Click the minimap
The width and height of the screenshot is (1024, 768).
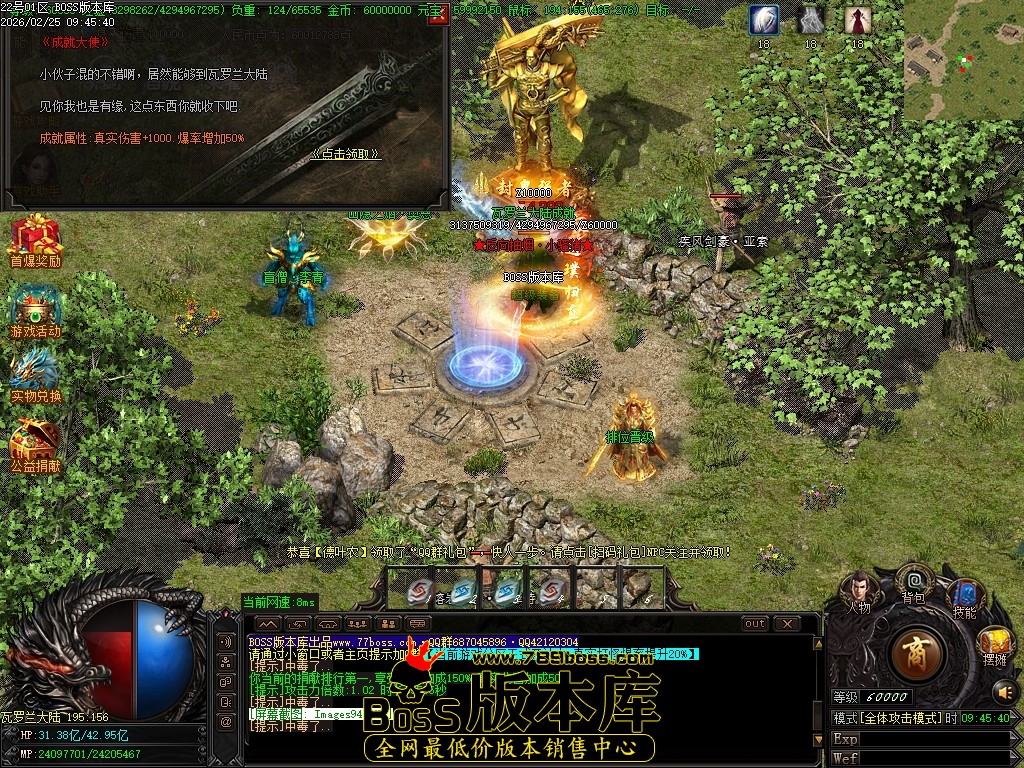click(963, 60)
